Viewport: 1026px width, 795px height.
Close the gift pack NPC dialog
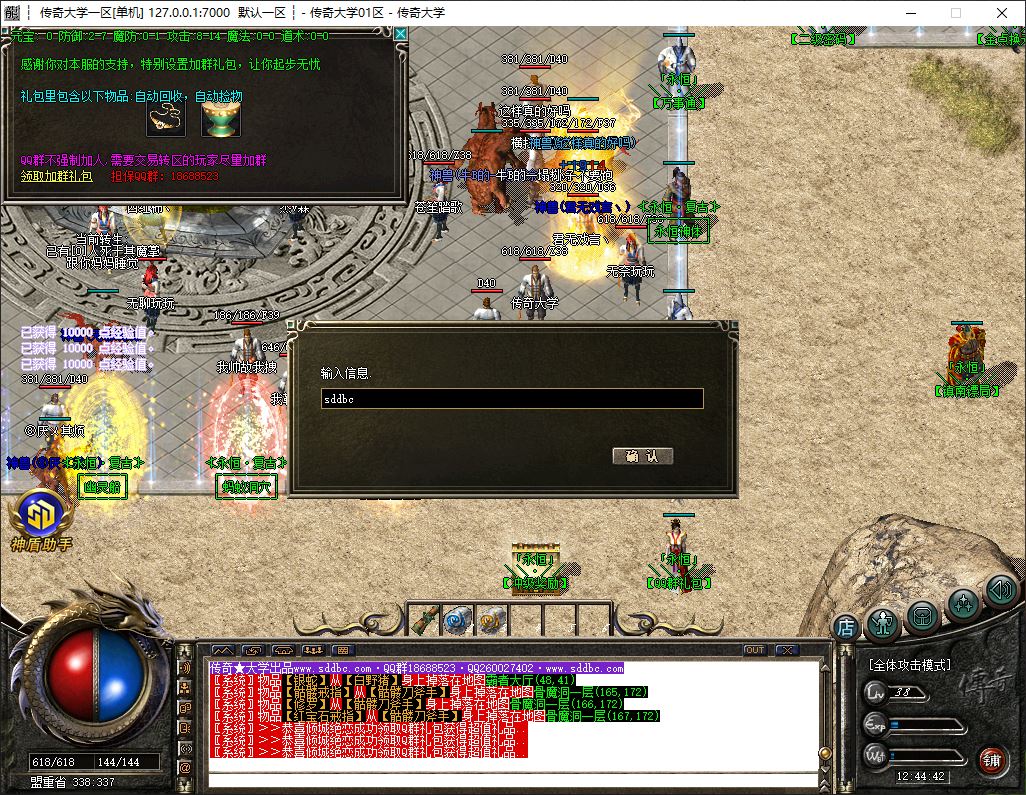(x=400, y=34)
